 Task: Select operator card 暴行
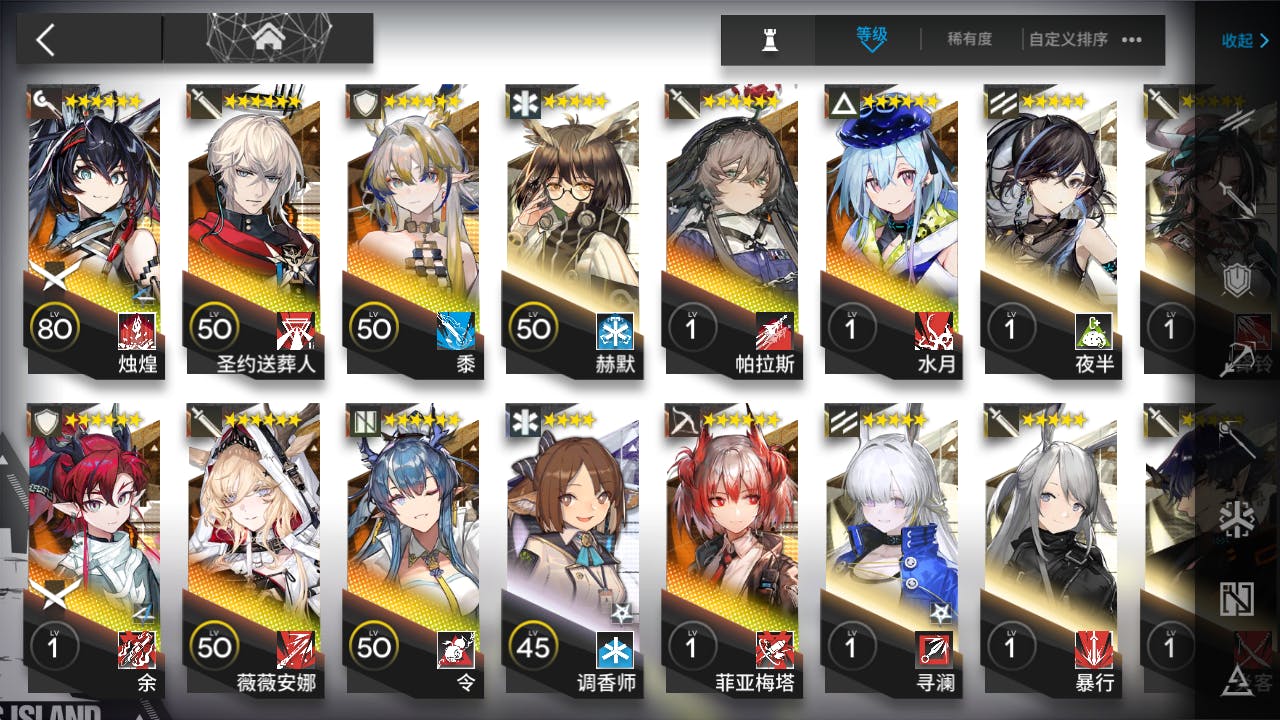pyautogui.click(x=1050, y=550)
